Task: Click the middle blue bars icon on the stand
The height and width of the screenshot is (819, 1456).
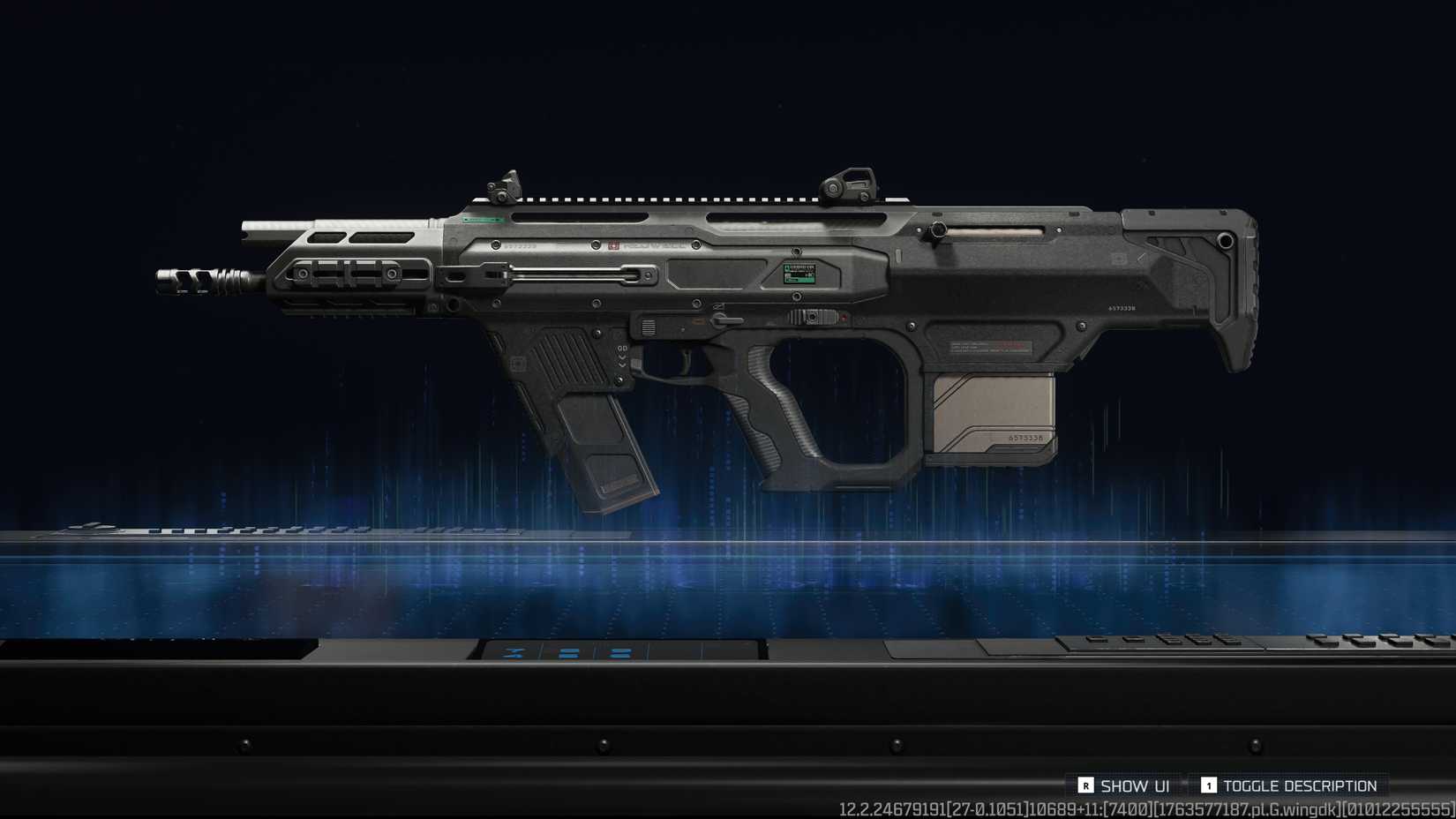Action: (569, 653)
